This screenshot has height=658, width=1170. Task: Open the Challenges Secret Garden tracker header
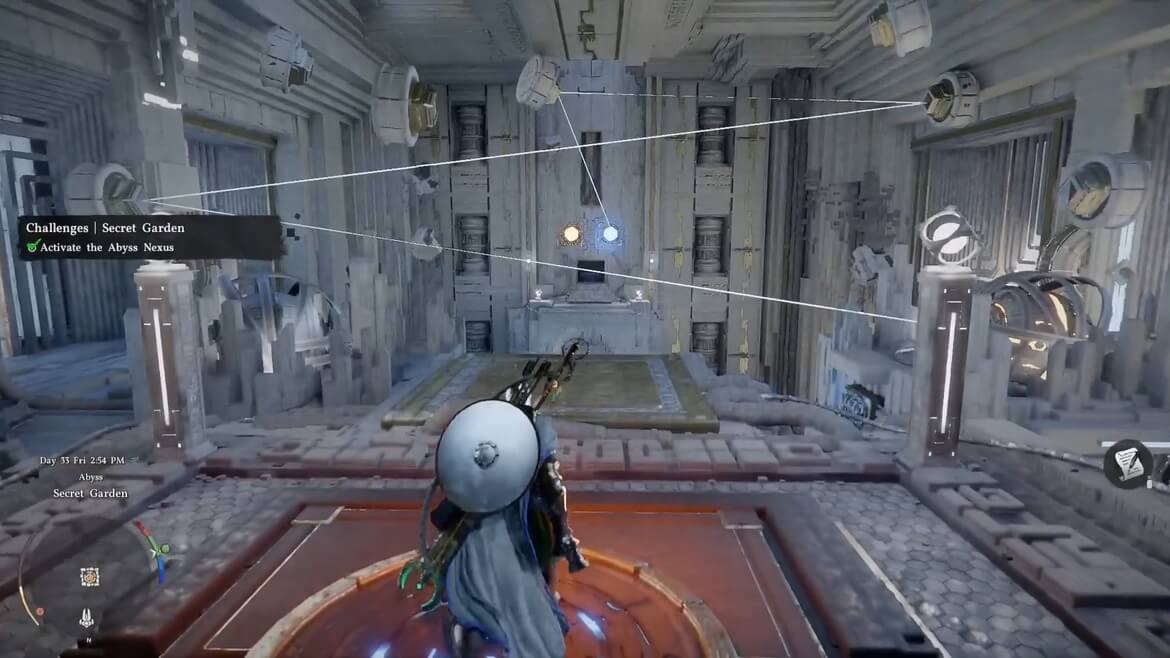point(105,228)
